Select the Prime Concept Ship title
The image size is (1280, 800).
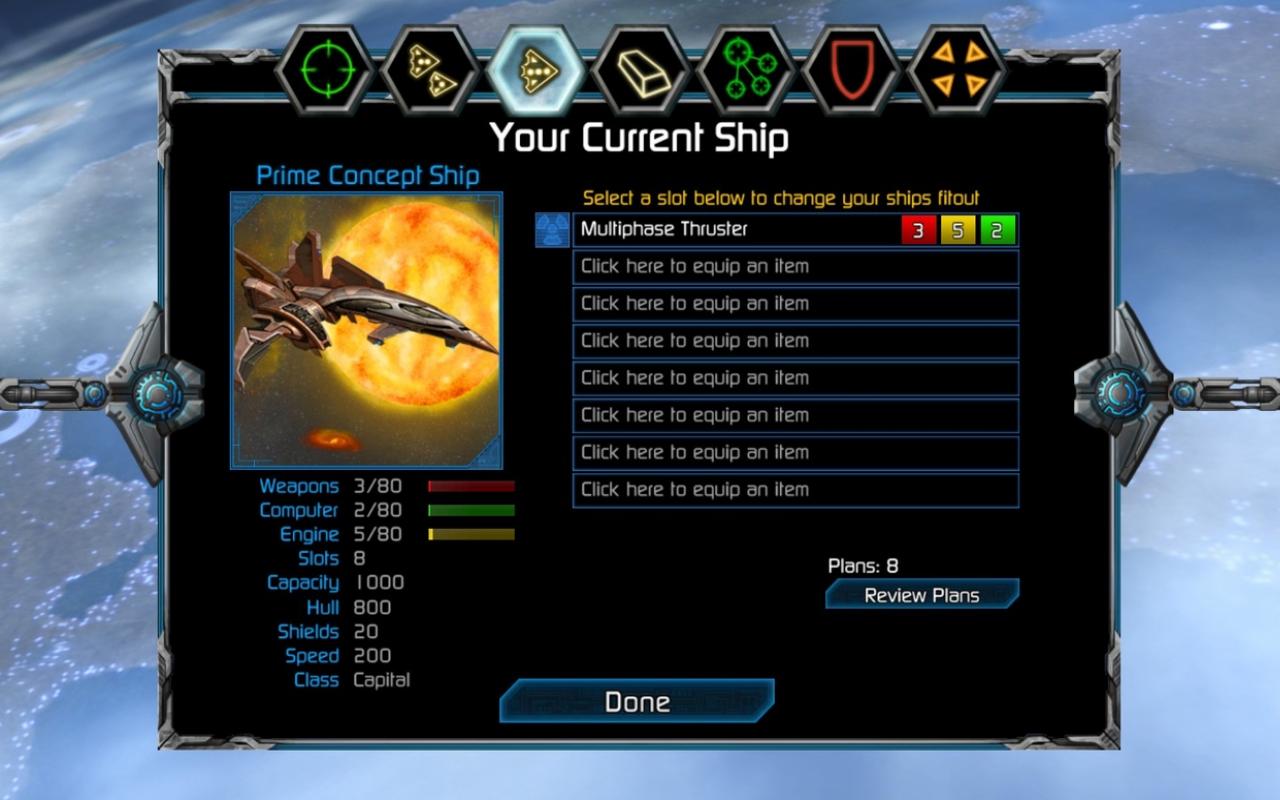(x=366, y=175)
